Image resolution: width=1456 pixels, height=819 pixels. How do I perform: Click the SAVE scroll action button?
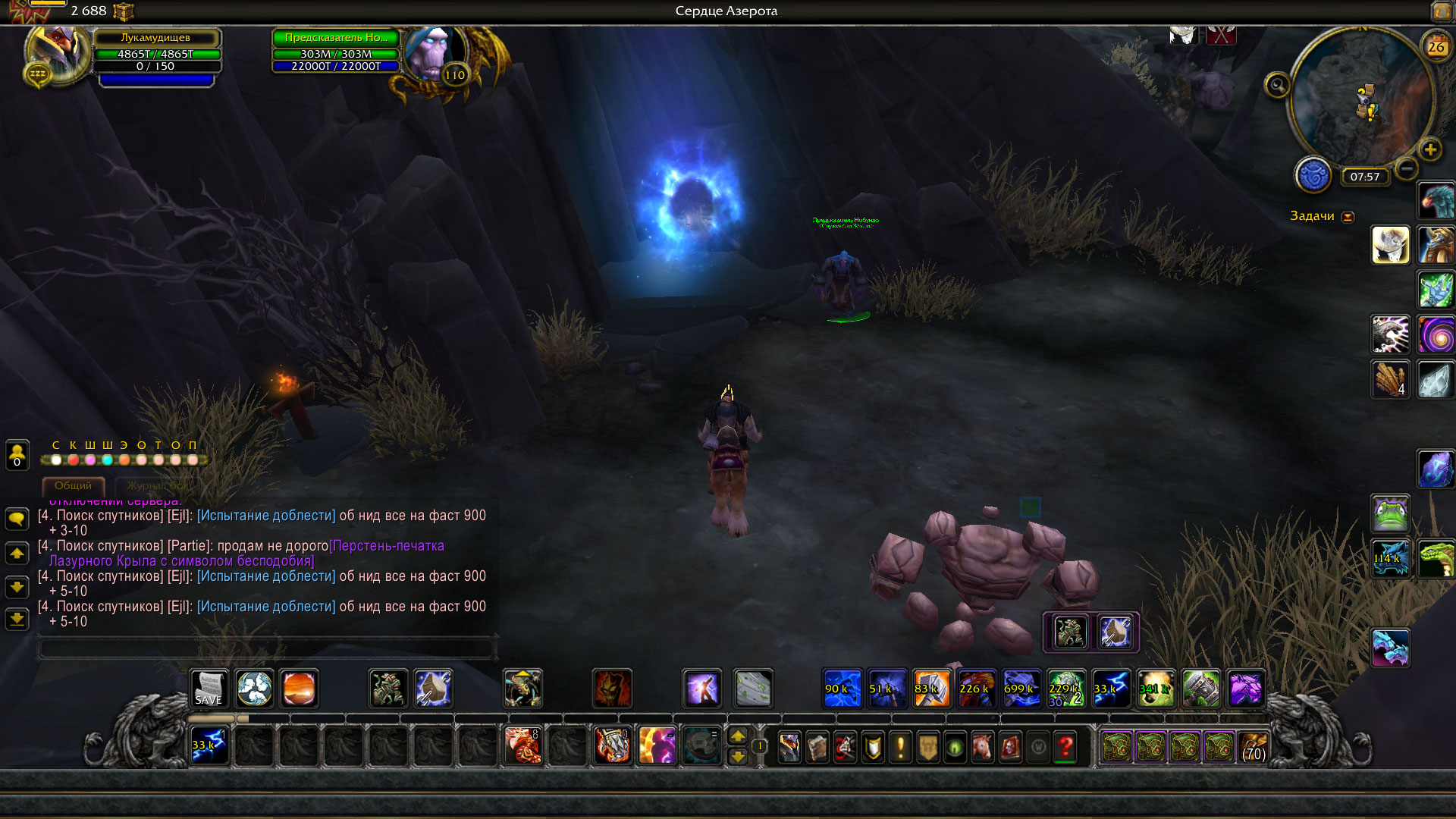coord(209,689)
